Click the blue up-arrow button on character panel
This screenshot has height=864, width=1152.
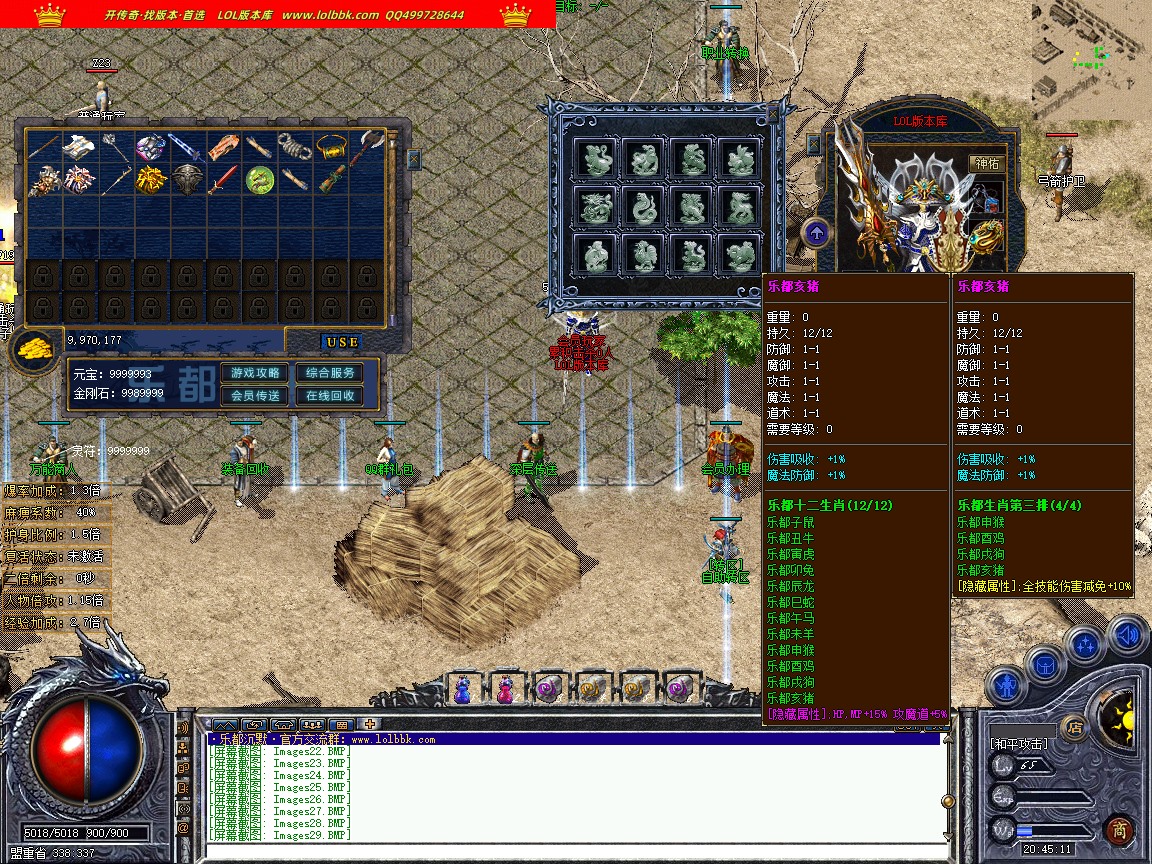[x=816, y=234]
